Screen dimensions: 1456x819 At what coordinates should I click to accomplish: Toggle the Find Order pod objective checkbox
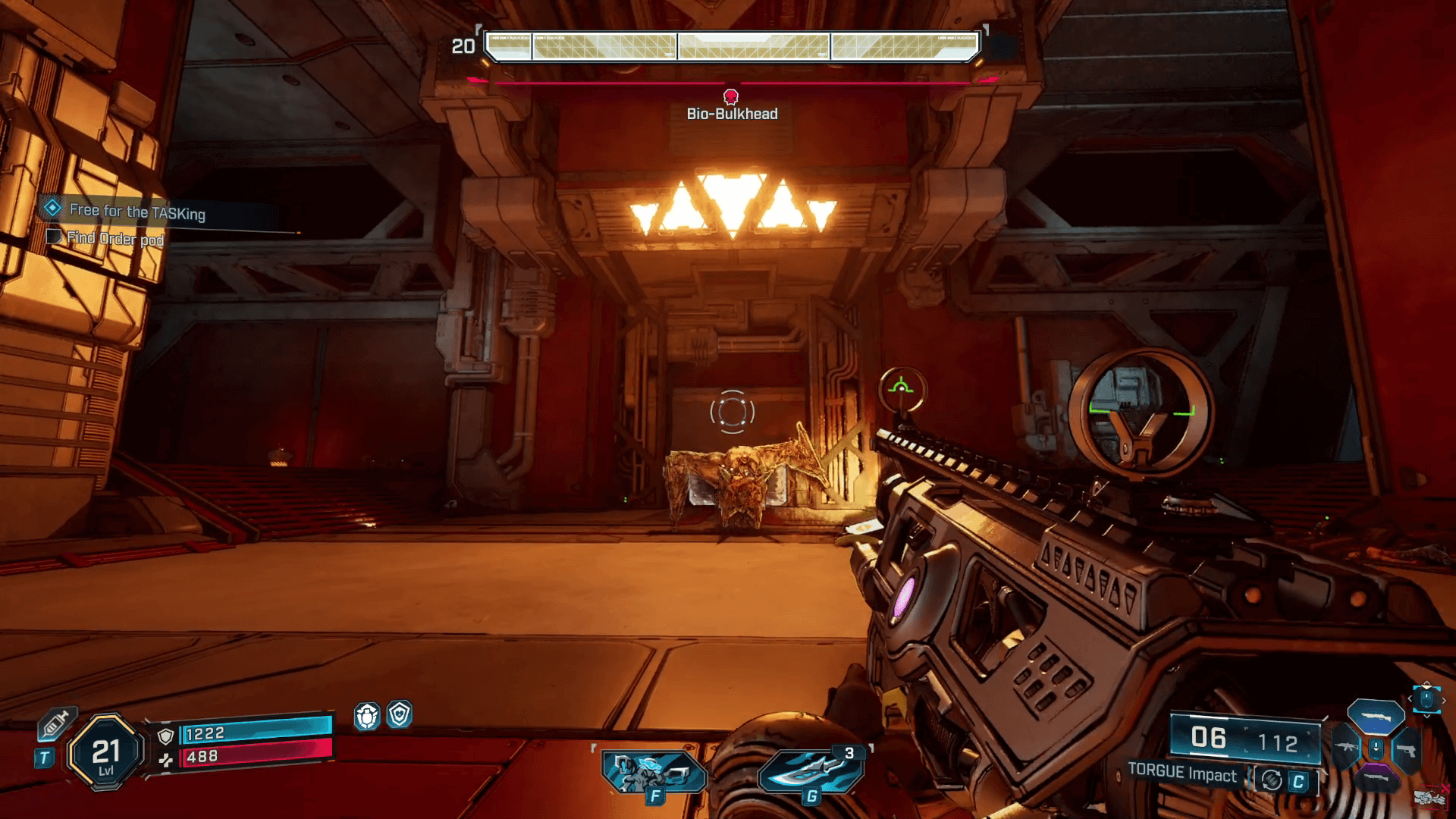54,237
